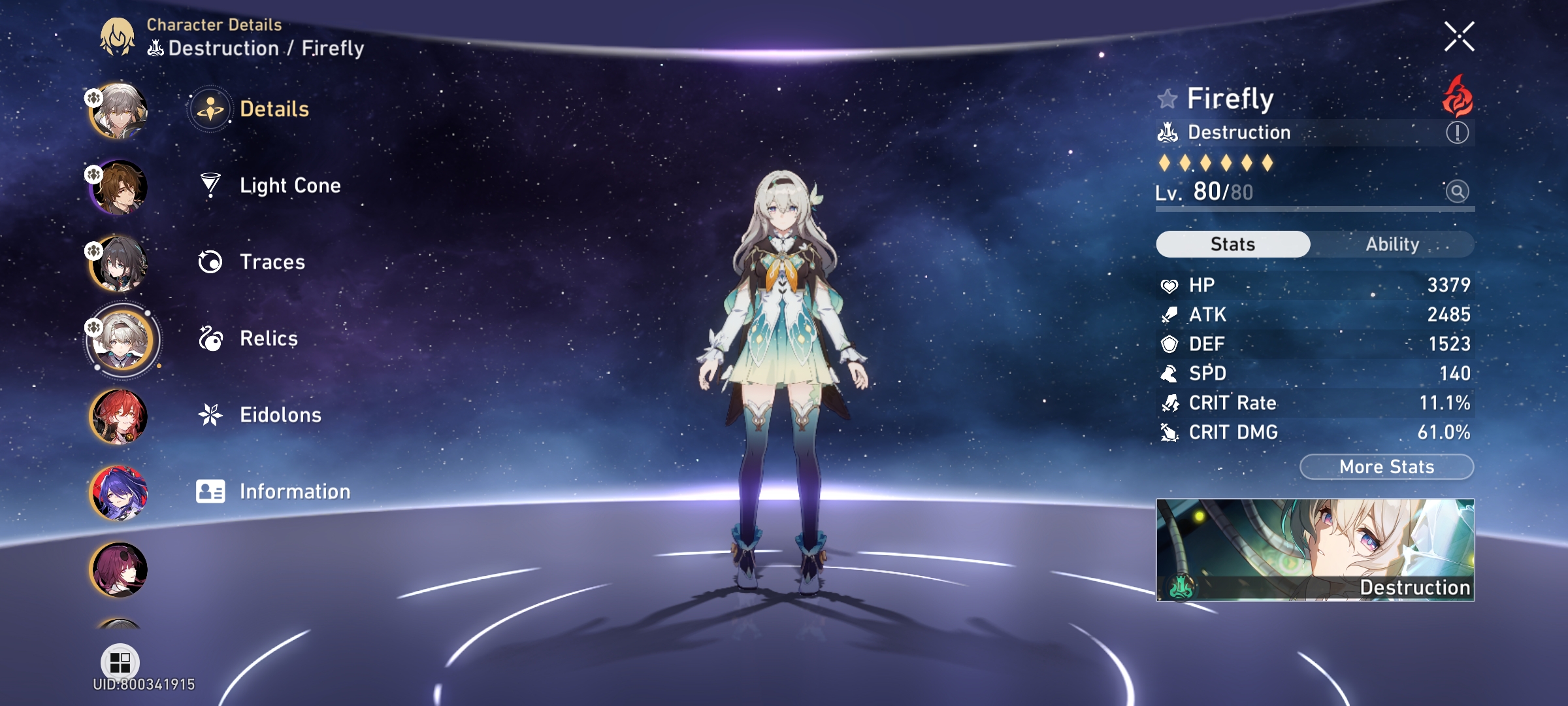Viewport: 1568px width, 706px height.
Task: Open the More Stats panel
Action: [1386, 466]
